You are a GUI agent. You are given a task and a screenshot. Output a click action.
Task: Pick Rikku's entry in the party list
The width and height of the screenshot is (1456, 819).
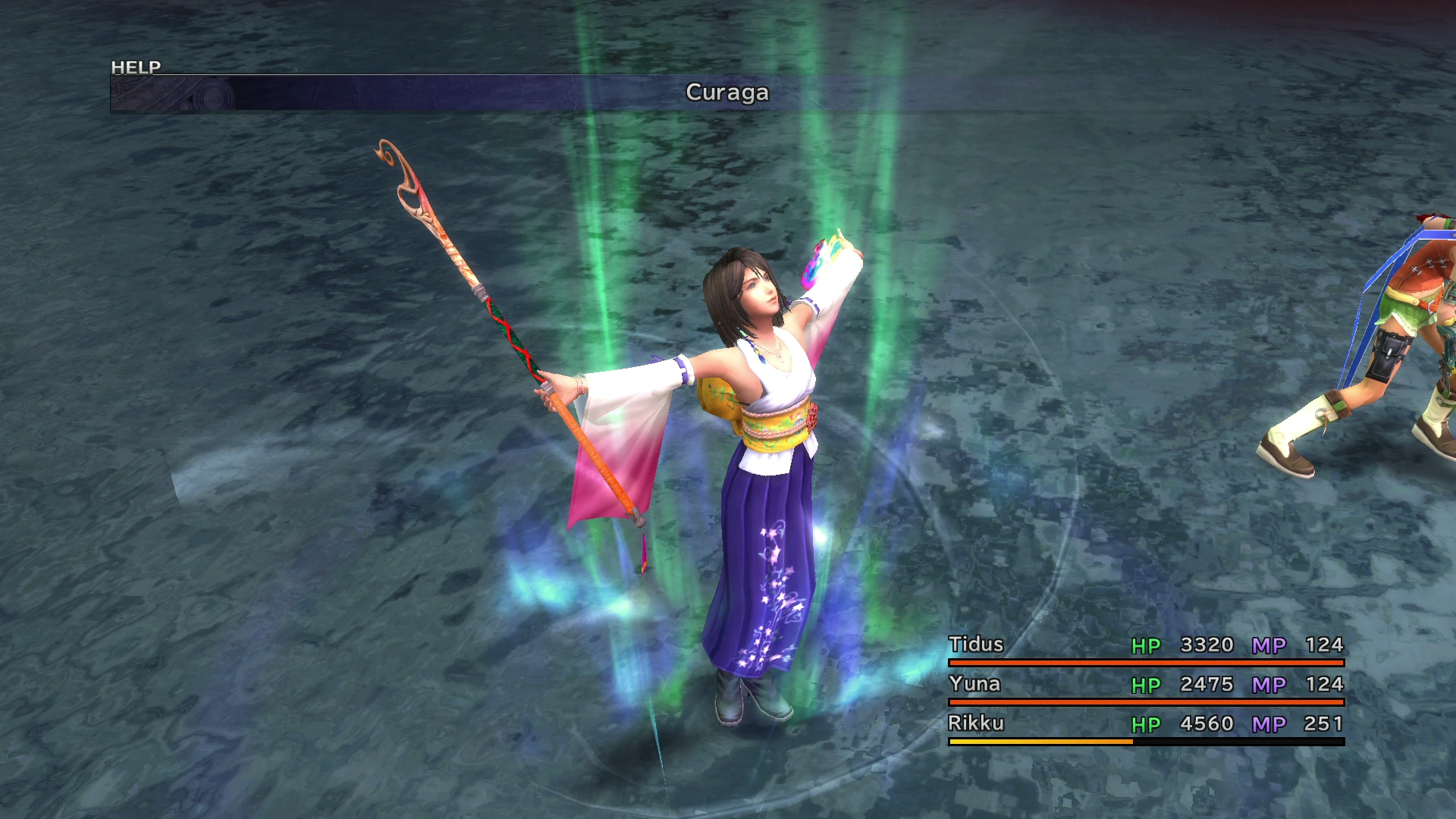click(x=977, y=723)
